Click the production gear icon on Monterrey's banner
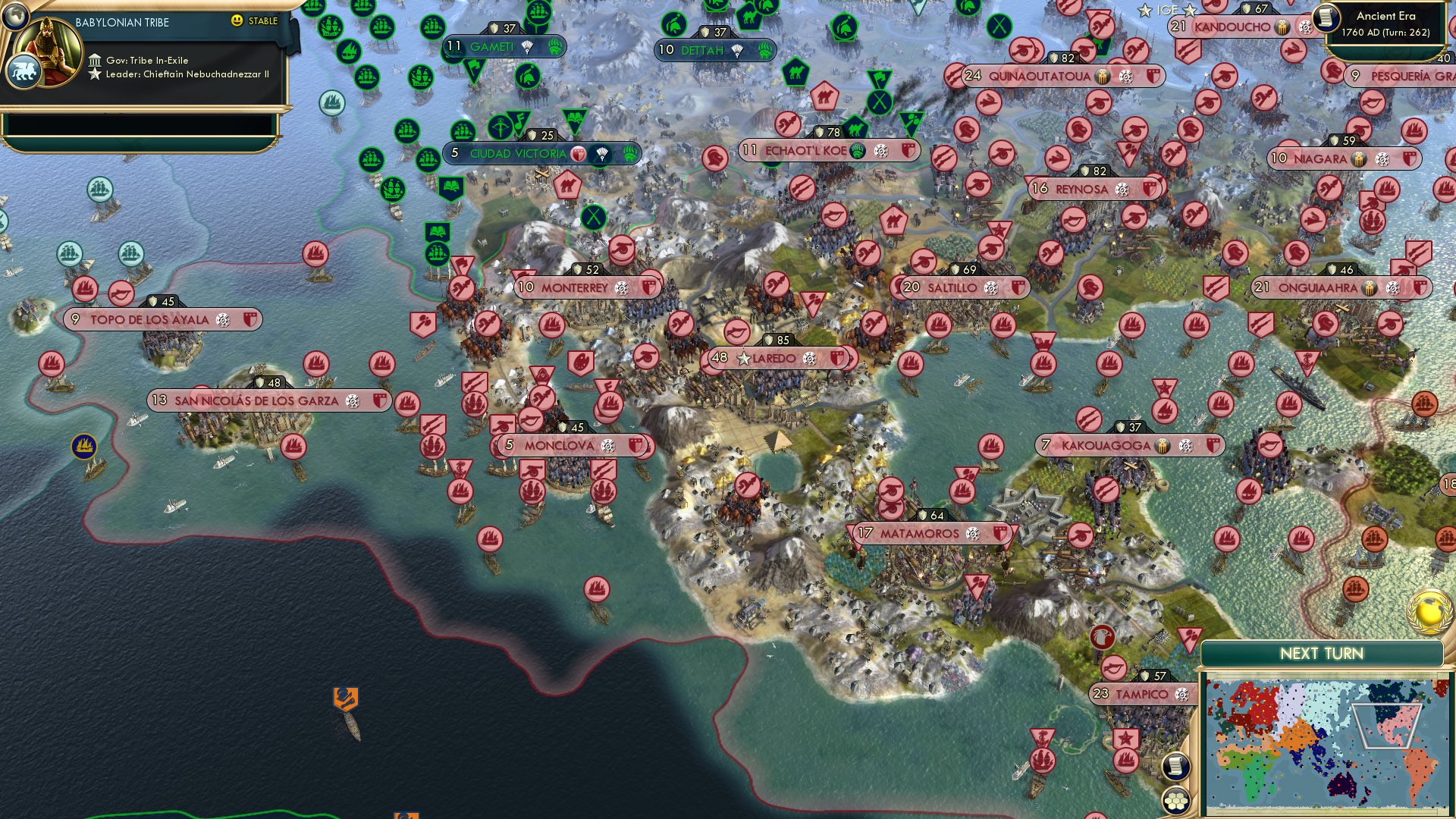Image resolution: width=1456 pixels, height=819 pixels. pyautogui.click(x=621, y=287)
